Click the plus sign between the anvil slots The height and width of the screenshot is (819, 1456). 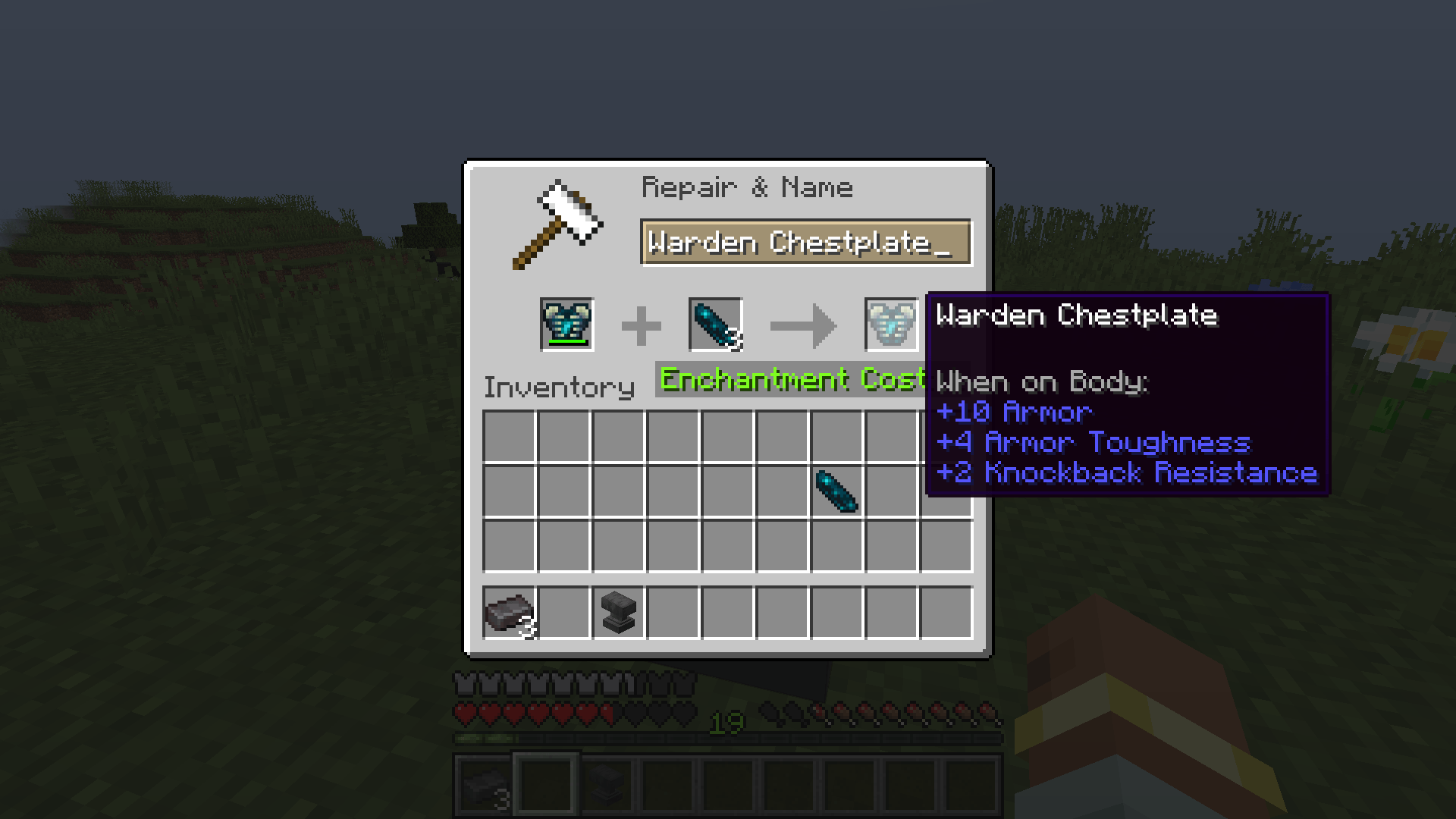coord(642,325)
